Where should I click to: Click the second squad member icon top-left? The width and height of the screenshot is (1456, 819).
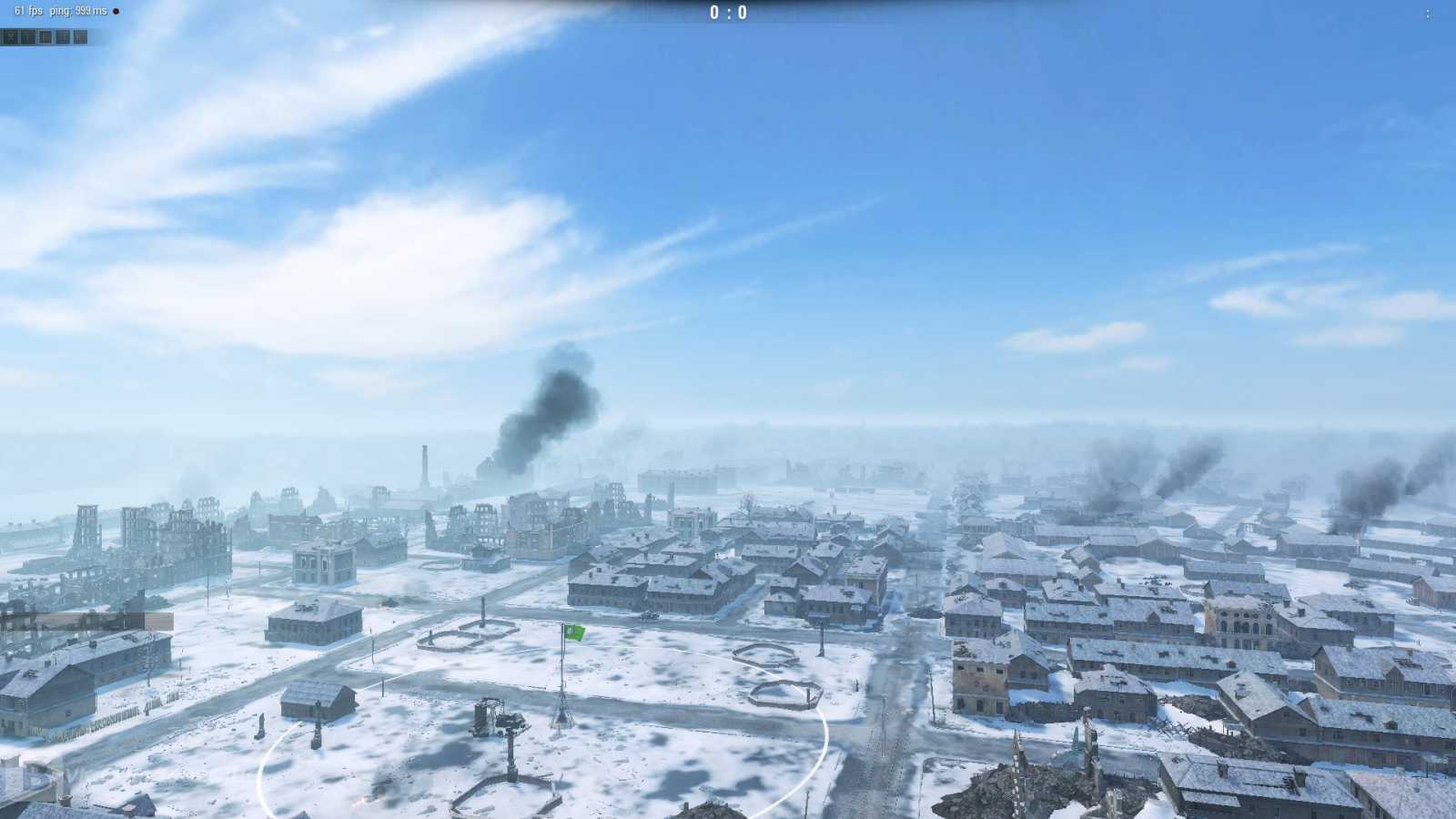(27, 36)
